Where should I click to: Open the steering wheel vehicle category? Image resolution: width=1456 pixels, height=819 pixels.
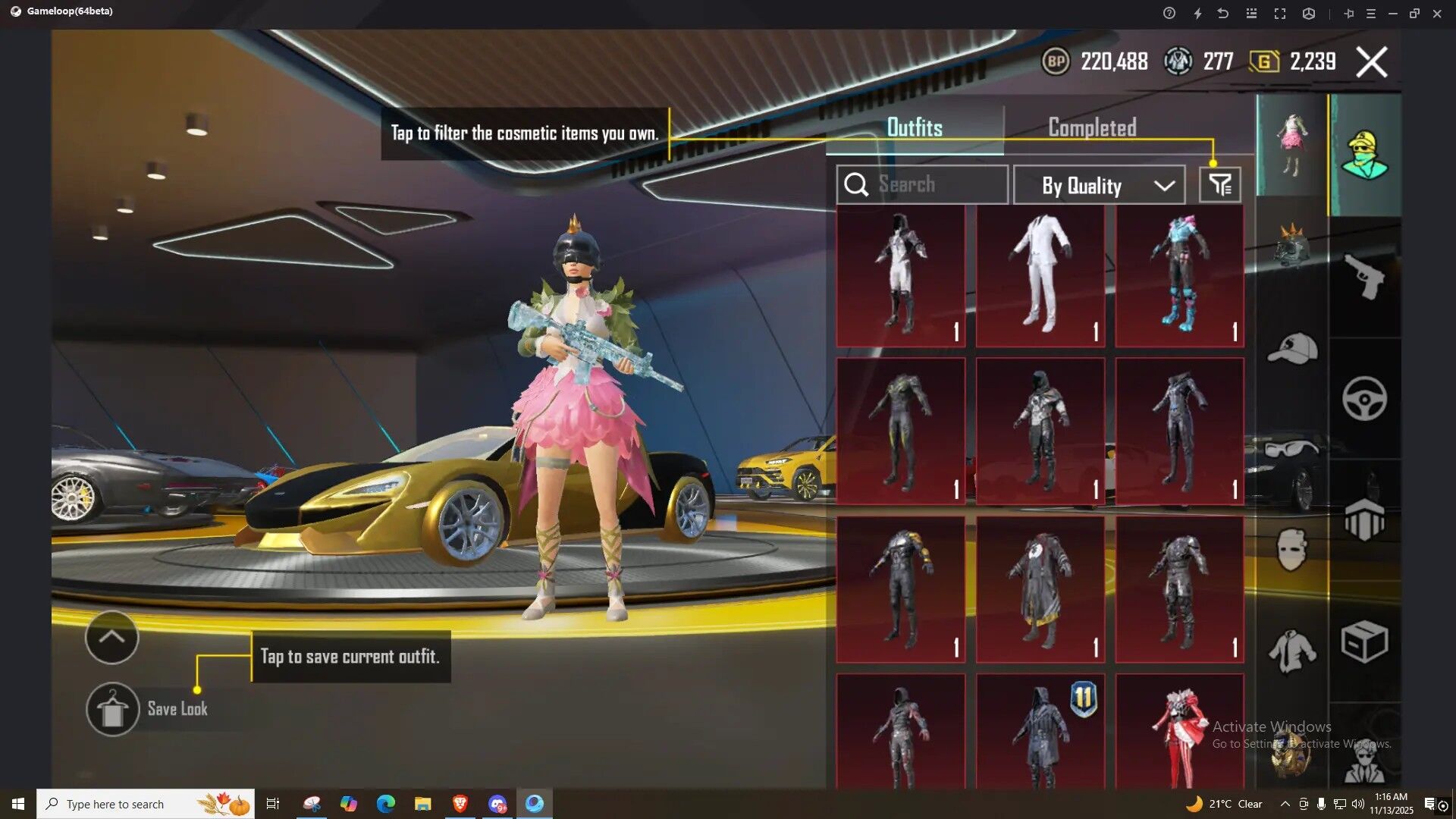tap(1364, 398)
